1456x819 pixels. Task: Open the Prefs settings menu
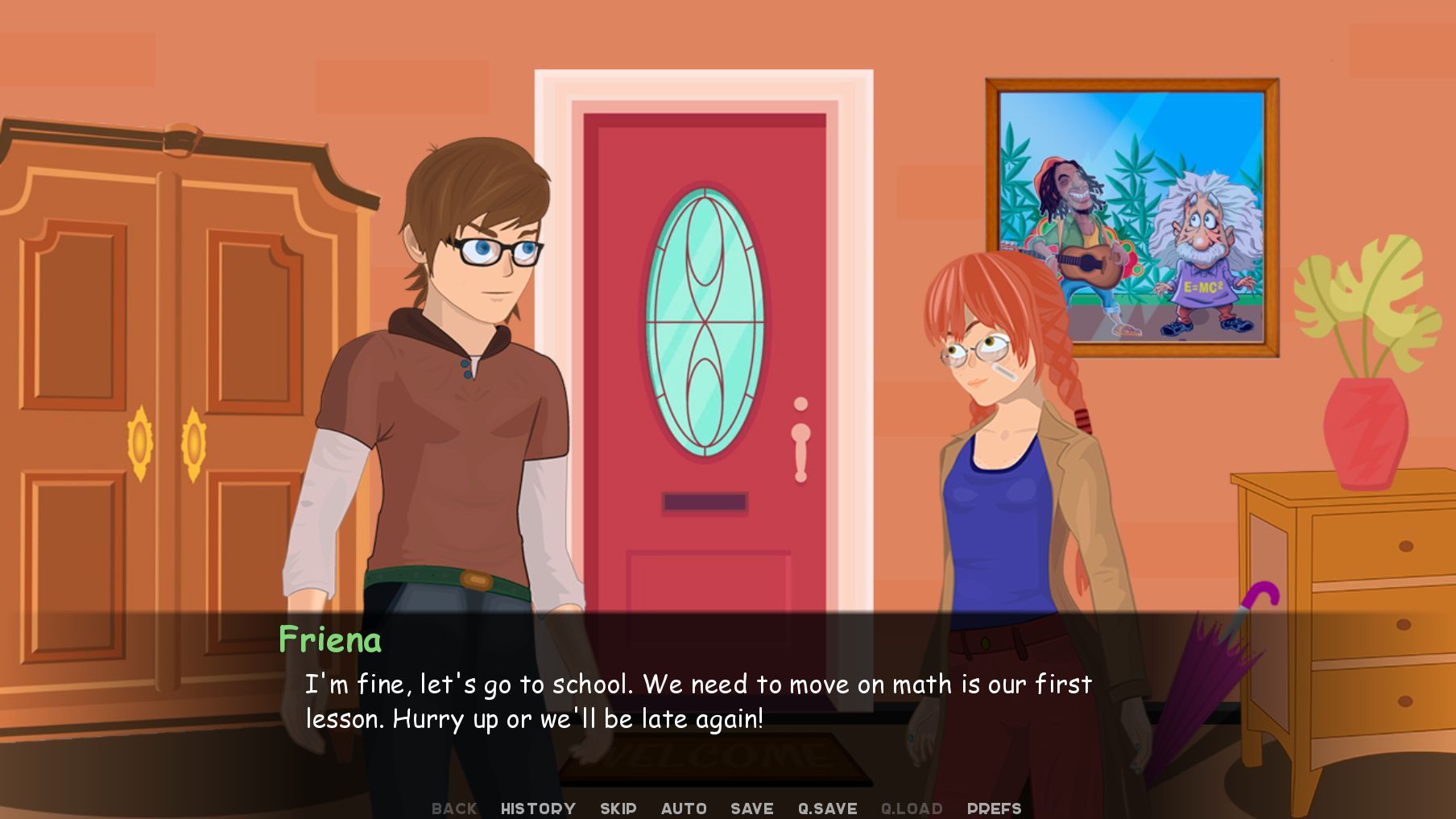(994, 808)
